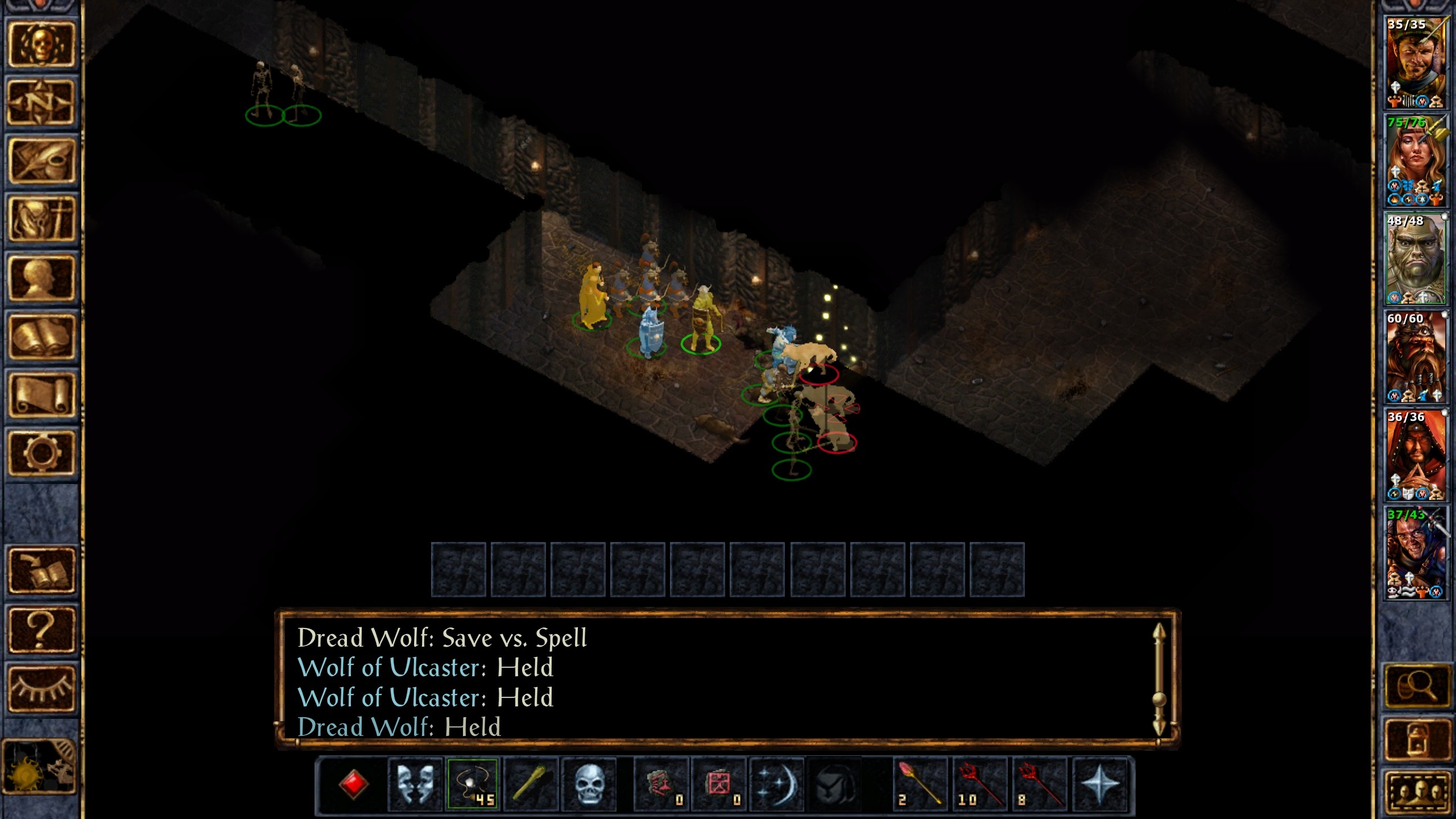Image resolution: width=1456 pixels, height=819 pixels.
Task: Equip the sling with 45 bullets
Action: (x=473, y=783)
